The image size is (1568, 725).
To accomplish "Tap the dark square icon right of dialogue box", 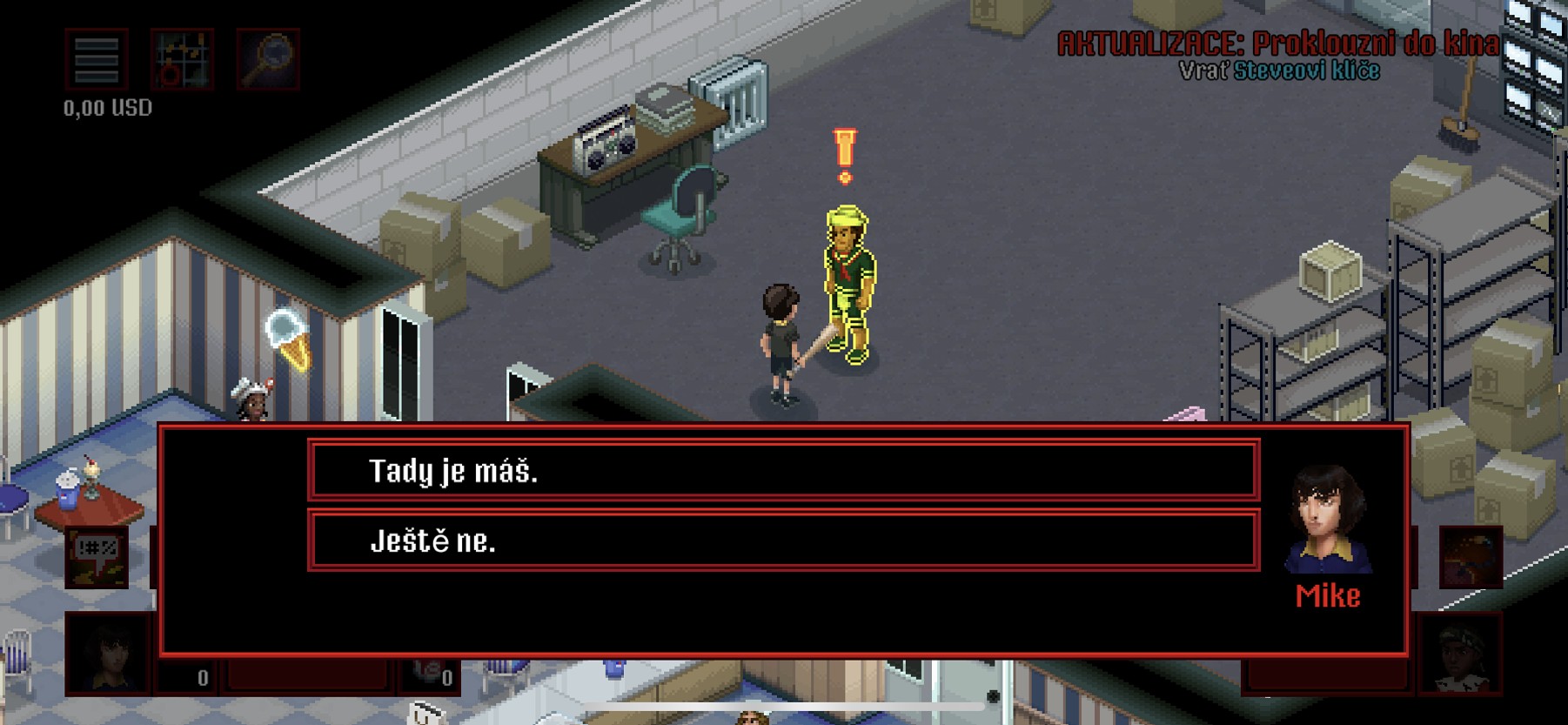I will pos(1471,557).
